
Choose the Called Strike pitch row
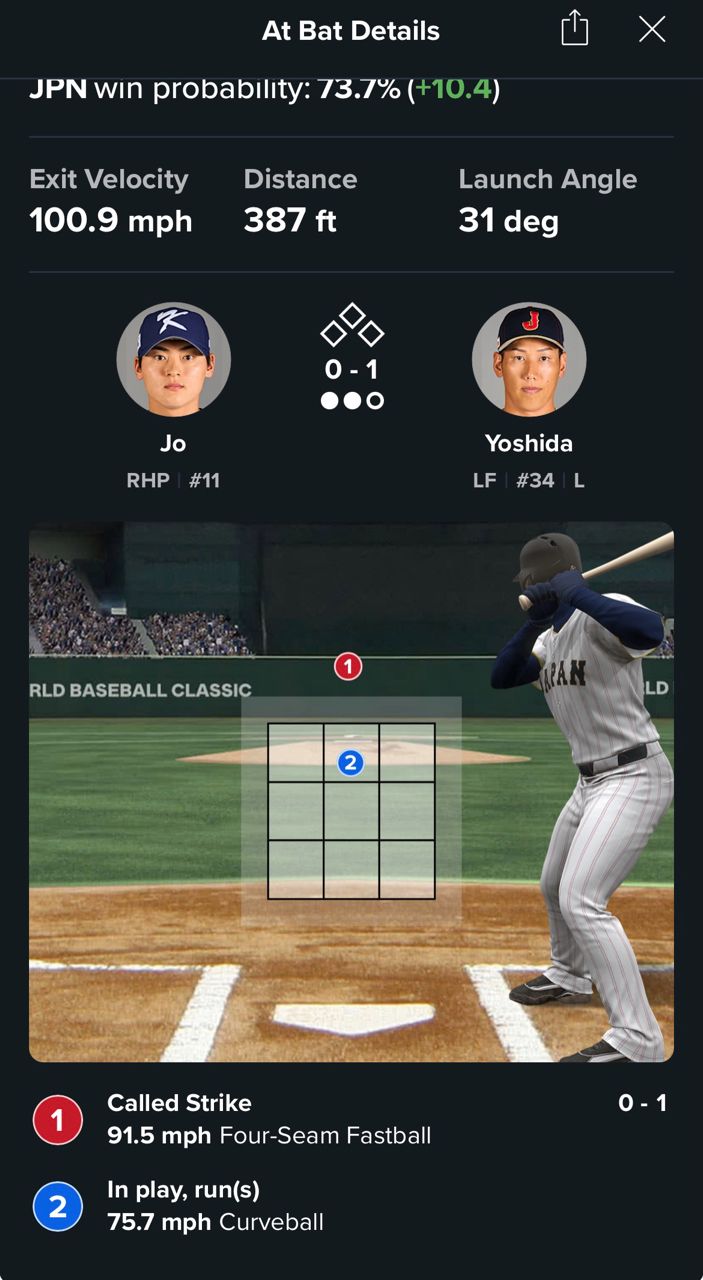click(x=350, y=1119)
